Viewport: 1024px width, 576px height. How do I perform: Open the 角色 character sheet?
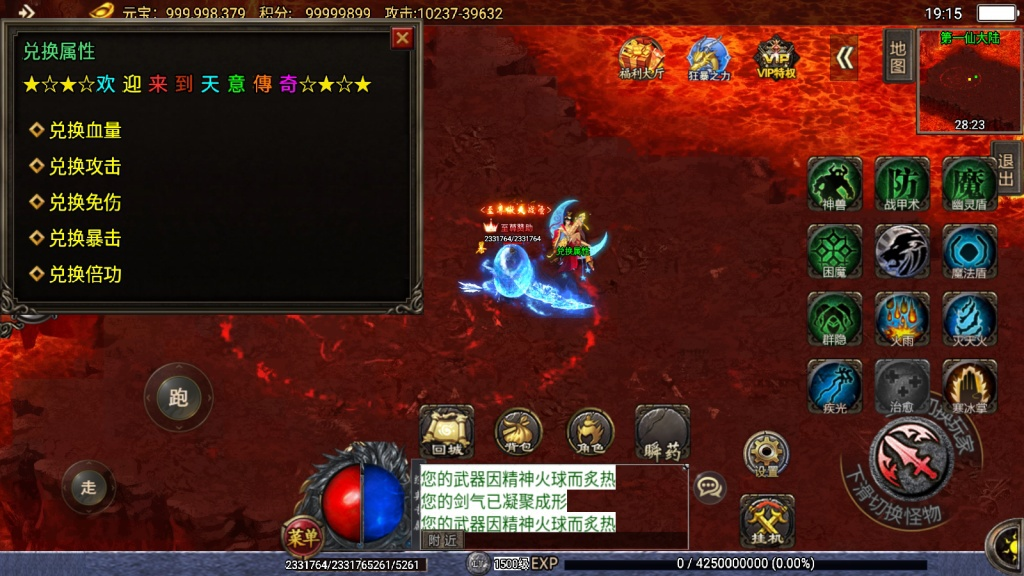[x=590, y=432]
